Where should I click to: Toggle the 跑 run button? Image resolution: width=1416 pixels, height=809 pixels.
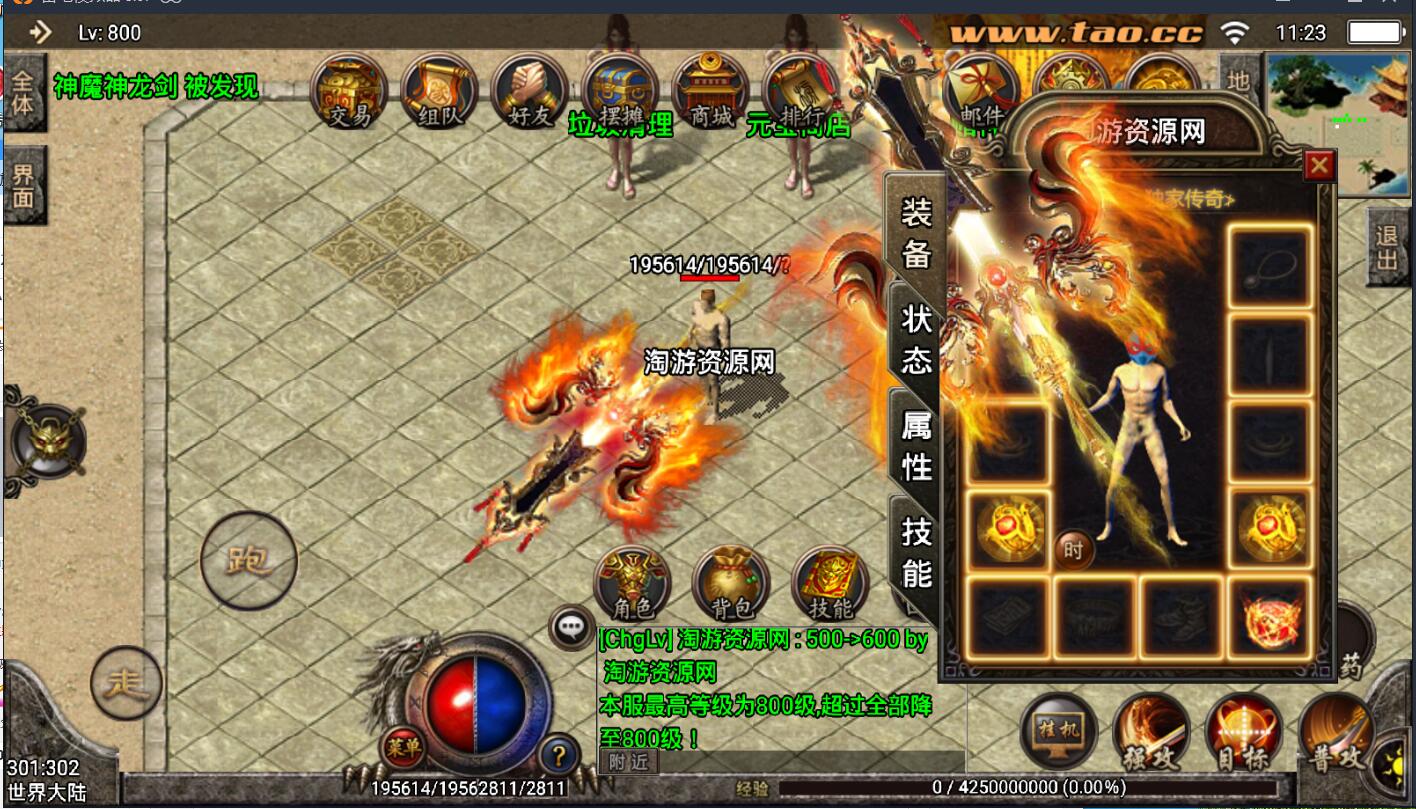click(x=249, y=560)
